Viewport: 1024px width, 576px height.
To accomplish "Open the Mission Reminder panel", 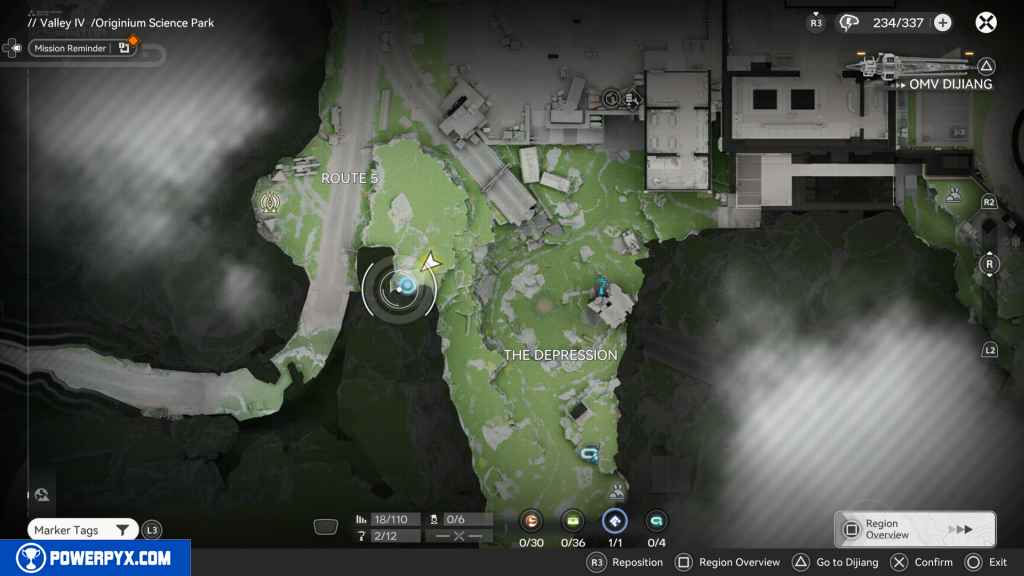I will (70, 48).
